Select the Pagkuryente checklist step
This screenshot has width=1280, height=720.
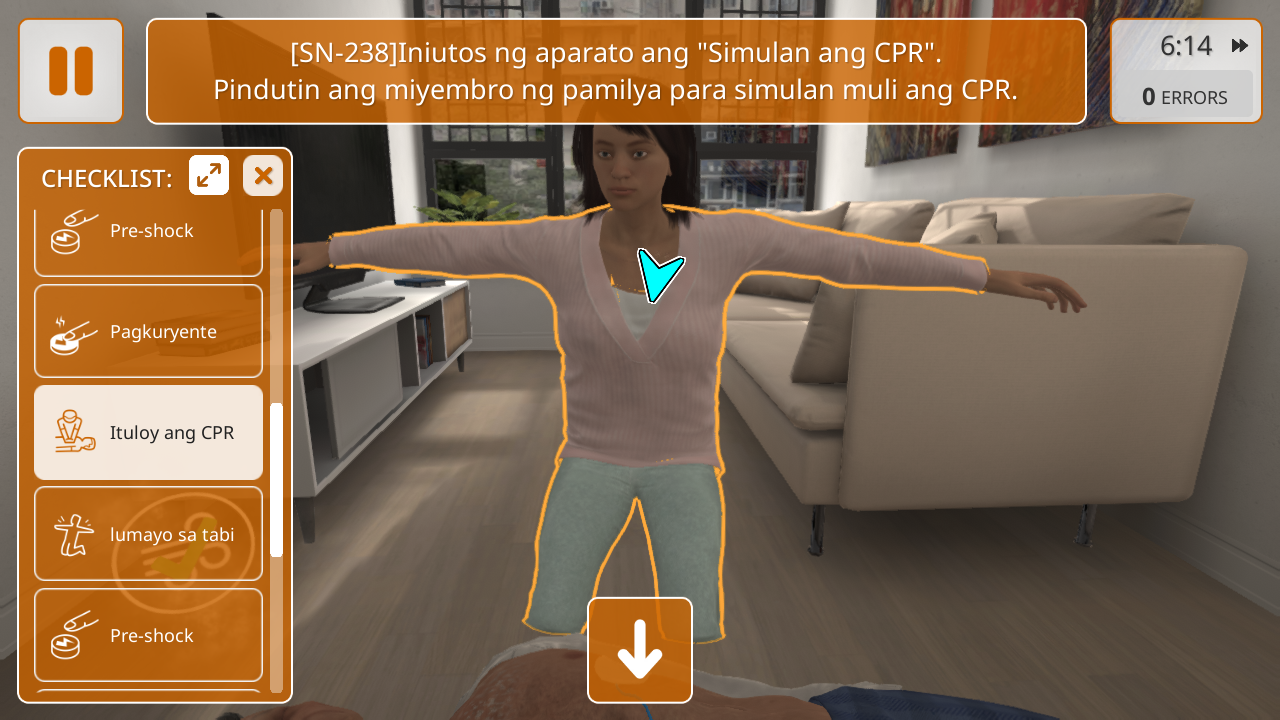pyautogui.click(x=148, y=331)
